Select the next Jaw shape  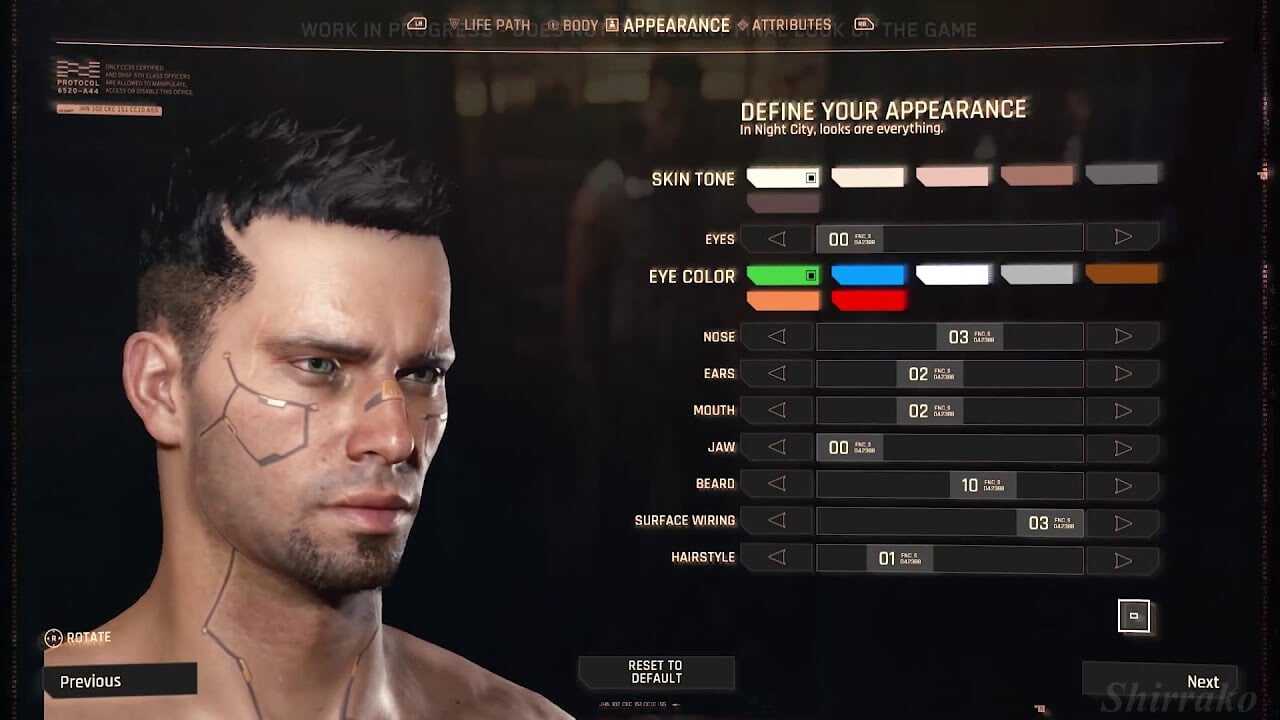(x=1122, y=448)
